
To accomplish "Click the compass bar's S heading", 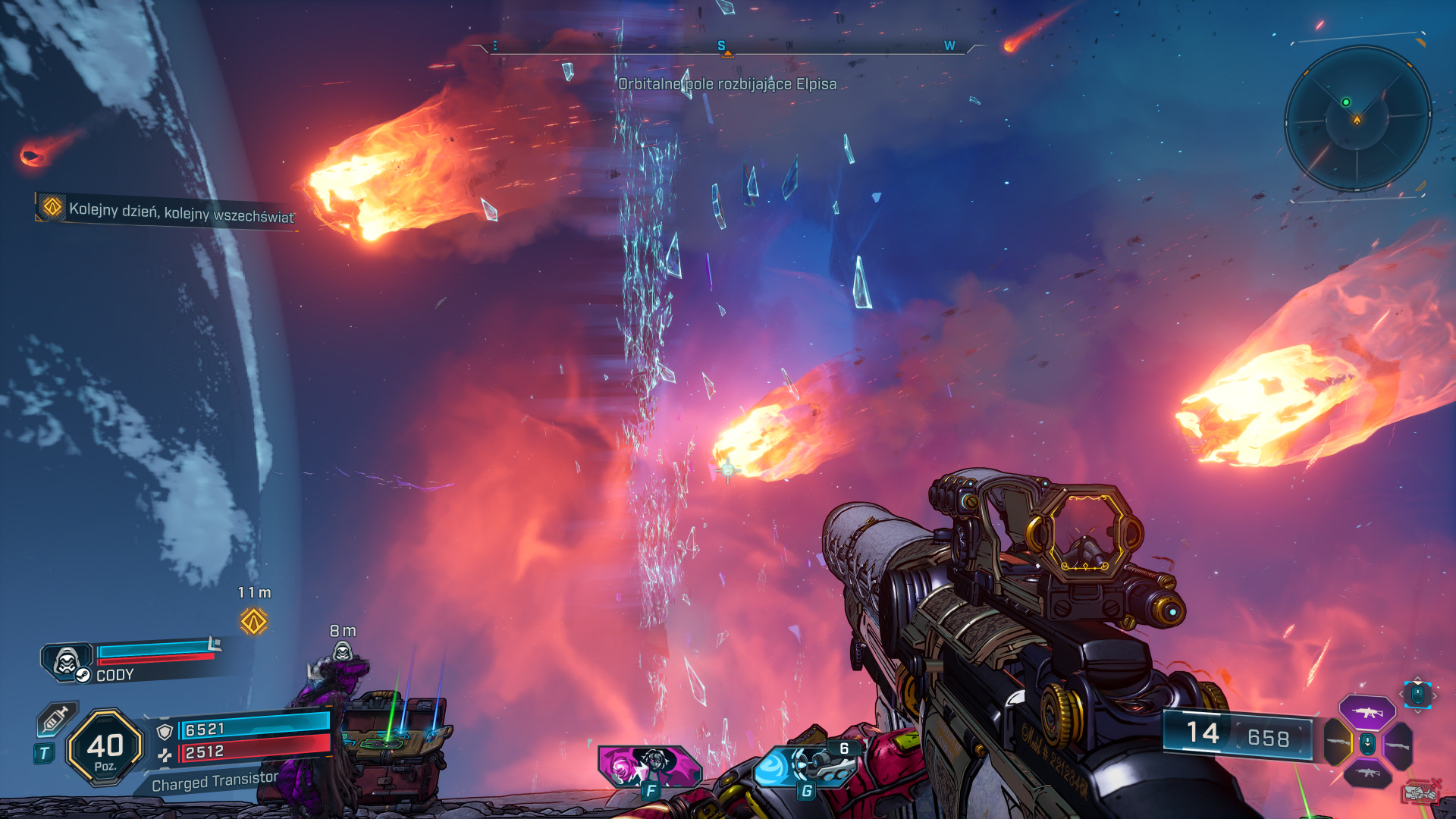I will pyautogui.click(x=721, y=46).
